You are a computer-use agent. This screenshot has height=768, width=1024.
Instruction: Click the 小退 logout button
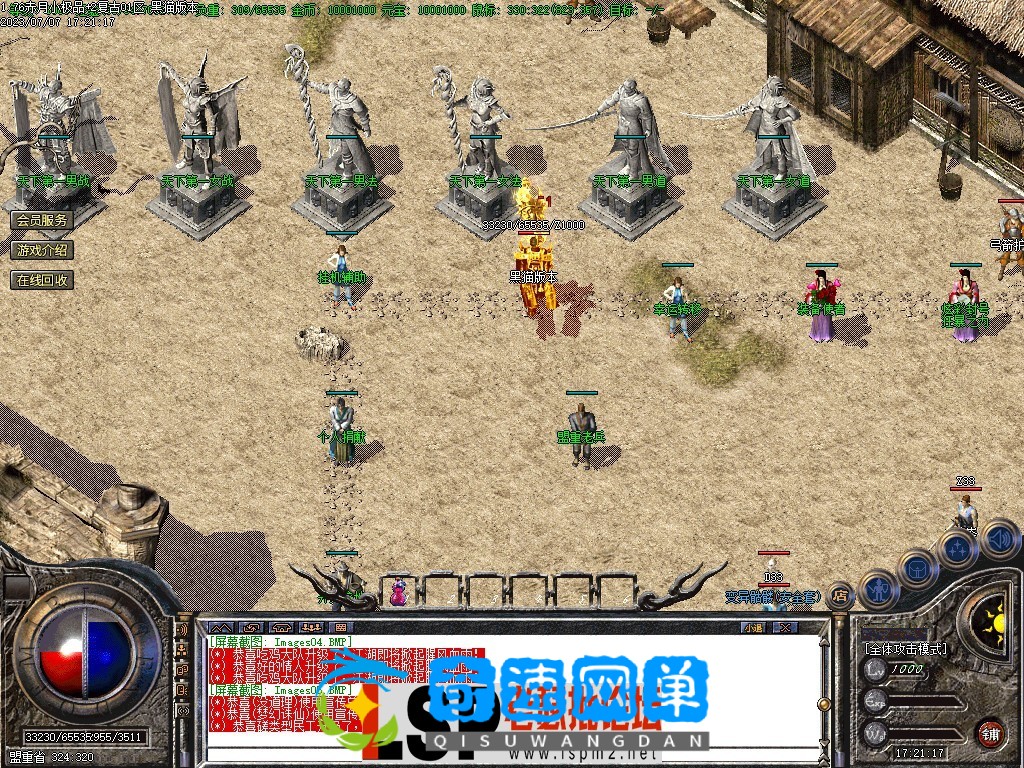pos(753,627)
